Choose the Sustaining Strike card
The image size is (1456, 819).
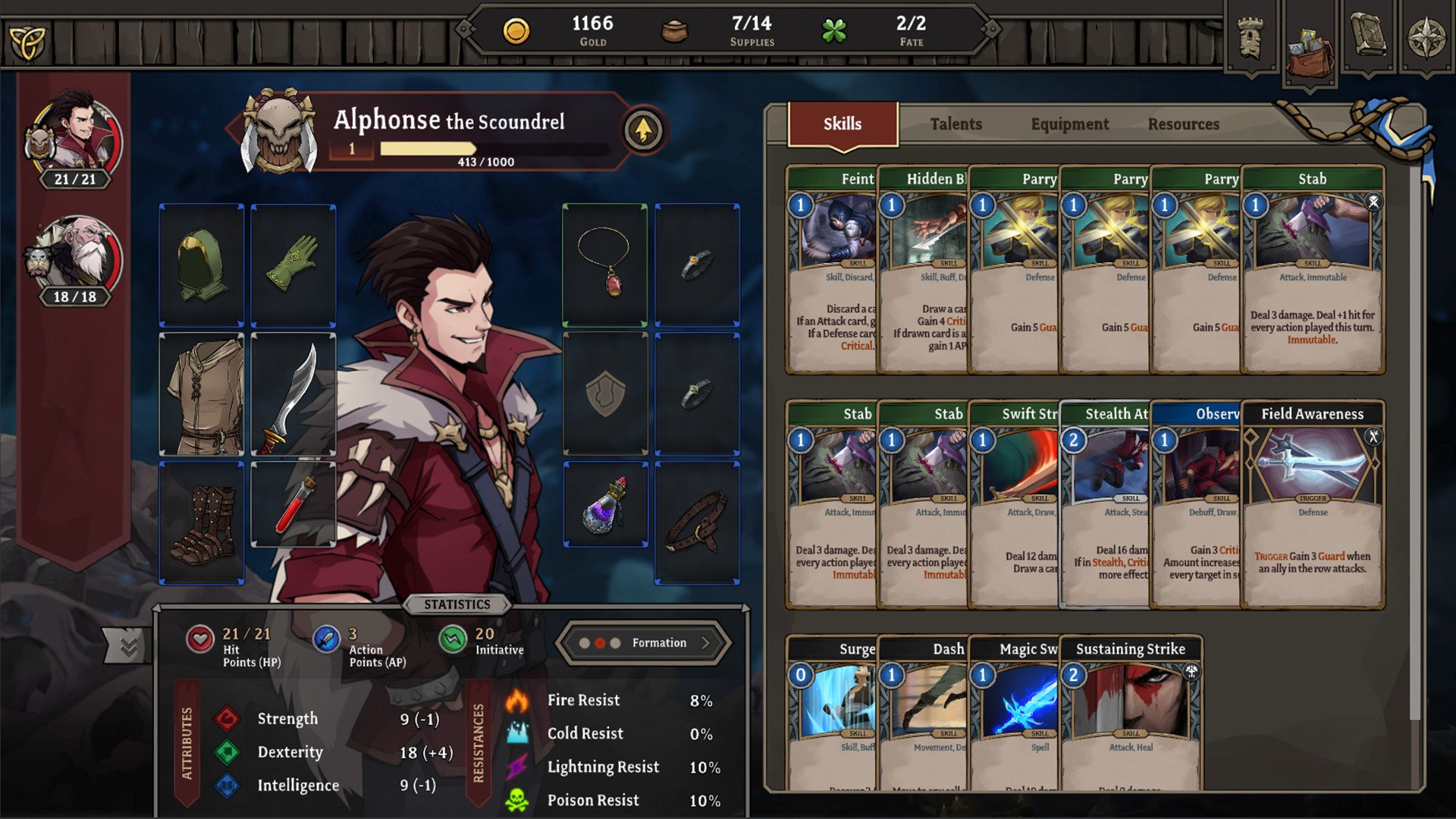pos(1131,713)
